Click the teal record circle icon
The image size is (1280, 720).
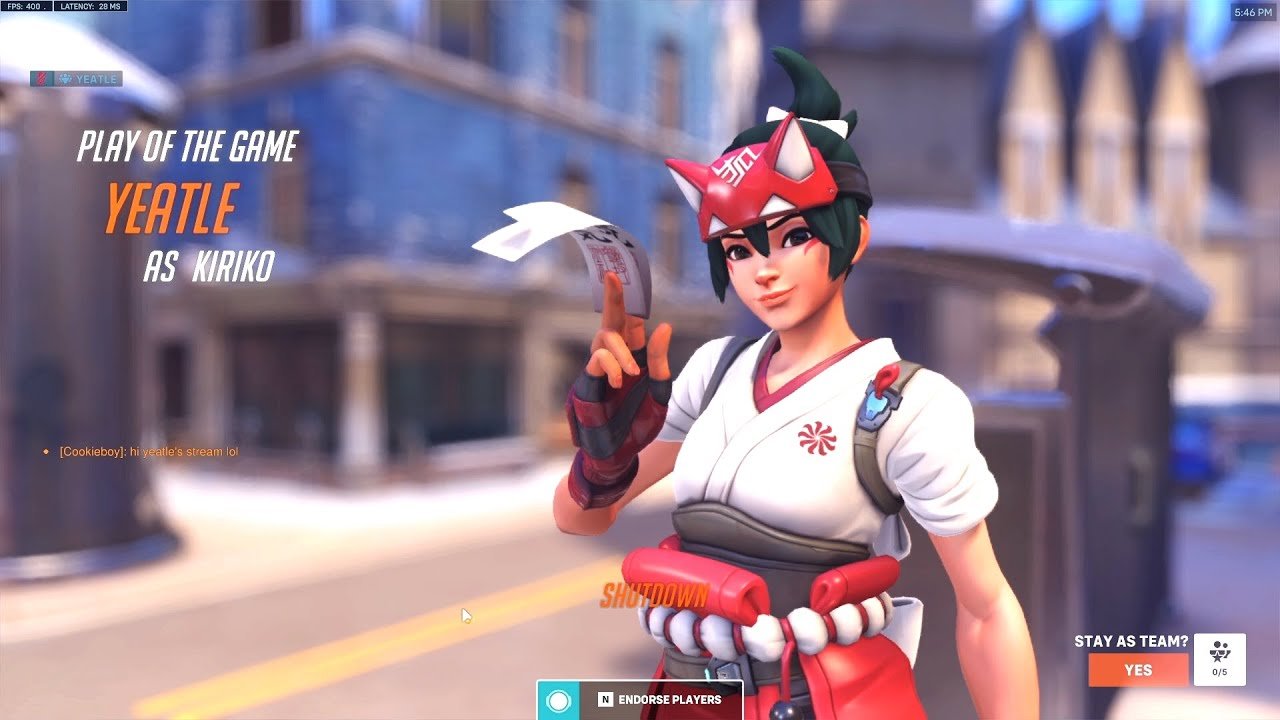[556, 702]
